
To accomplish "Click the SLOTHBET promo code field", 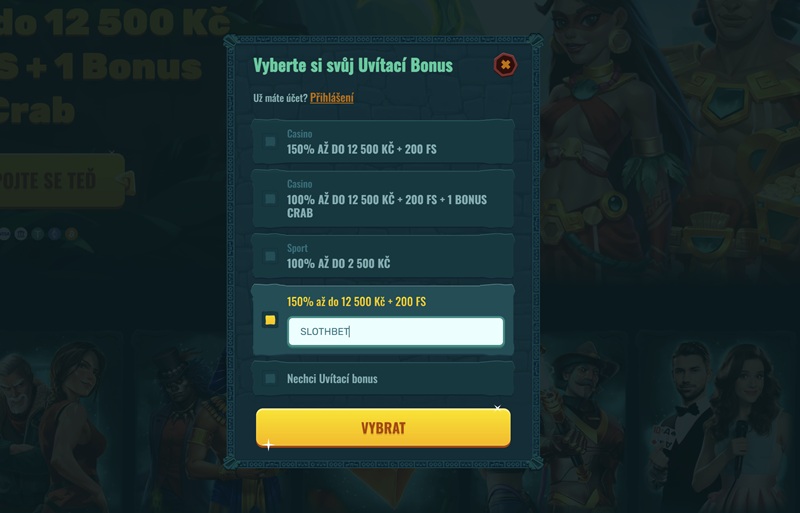I will coord(395,332).
